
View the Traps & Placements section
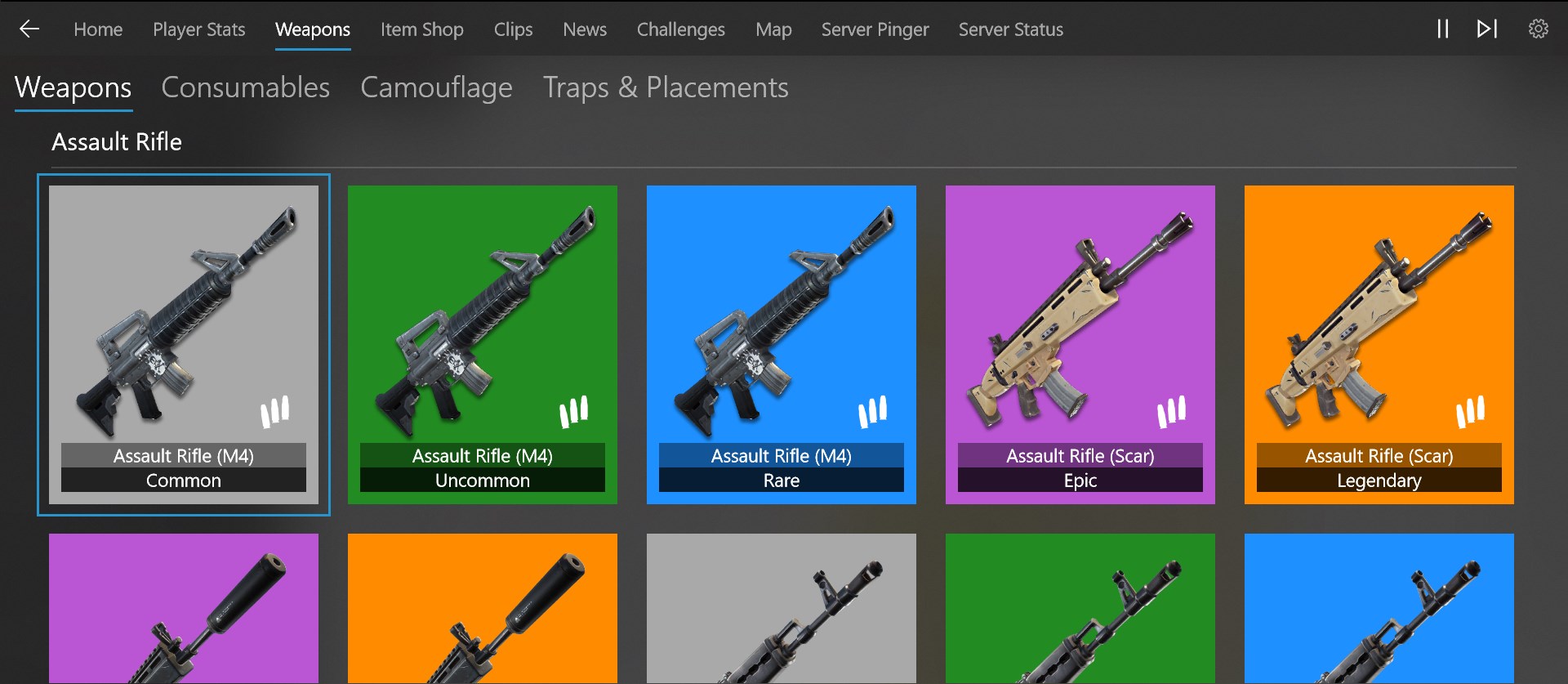click(666, 87)
